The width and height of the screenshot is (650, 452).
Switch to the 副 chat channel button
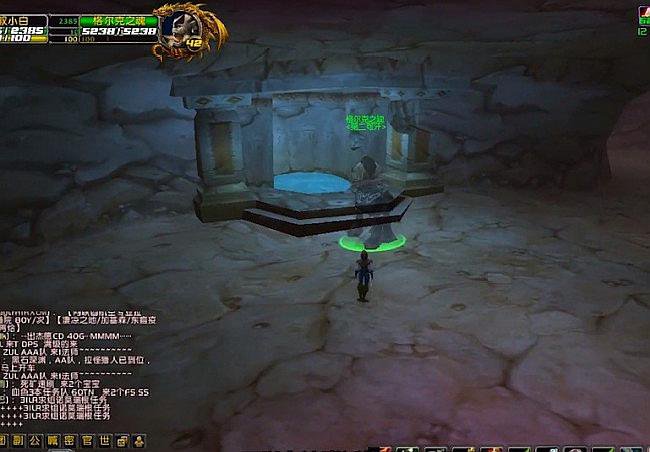(x=17, y=440)
